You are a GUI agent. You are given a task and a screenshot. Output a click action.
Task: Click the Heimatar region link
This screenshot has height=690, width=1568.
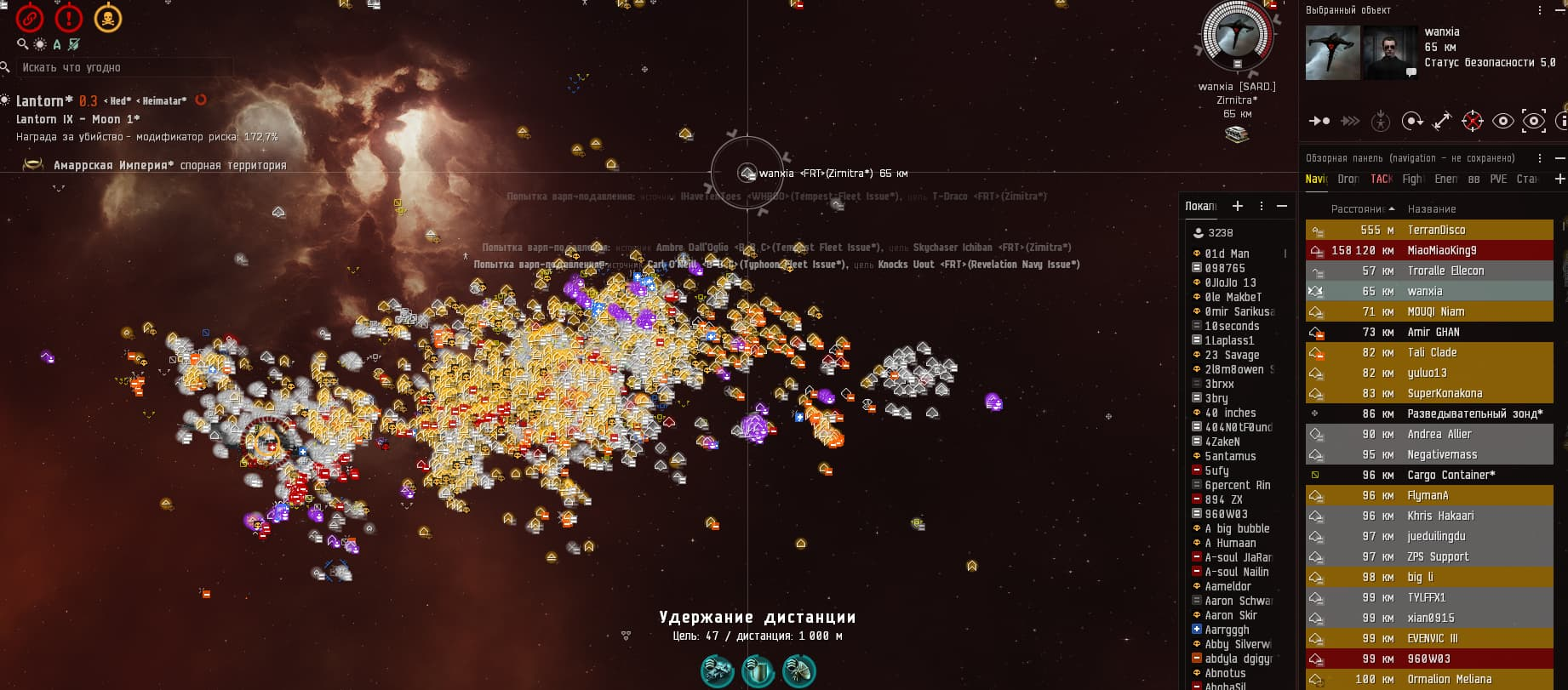coord(163,101)
